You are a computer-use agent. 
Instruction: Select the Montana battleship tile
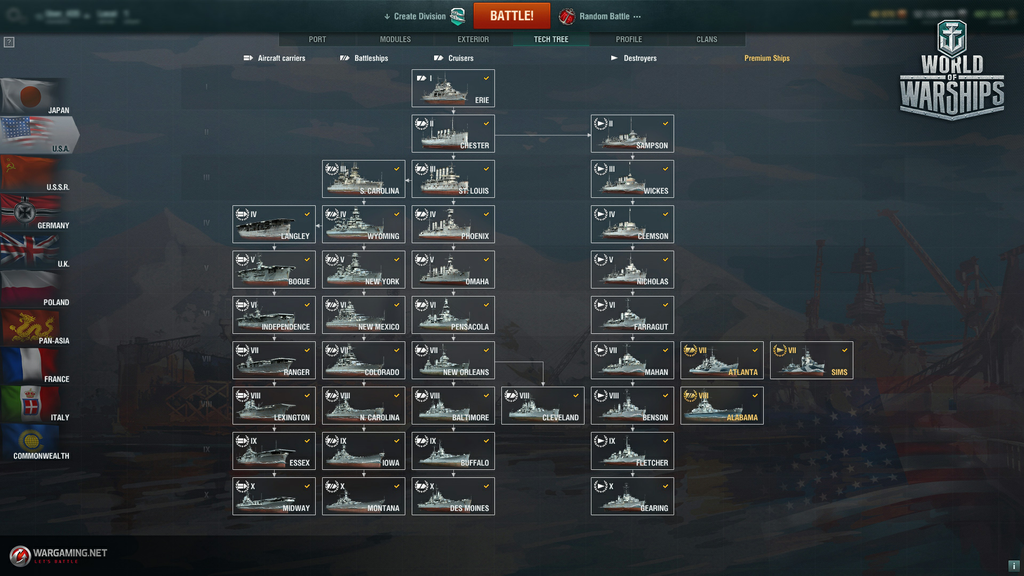(363, 496)
